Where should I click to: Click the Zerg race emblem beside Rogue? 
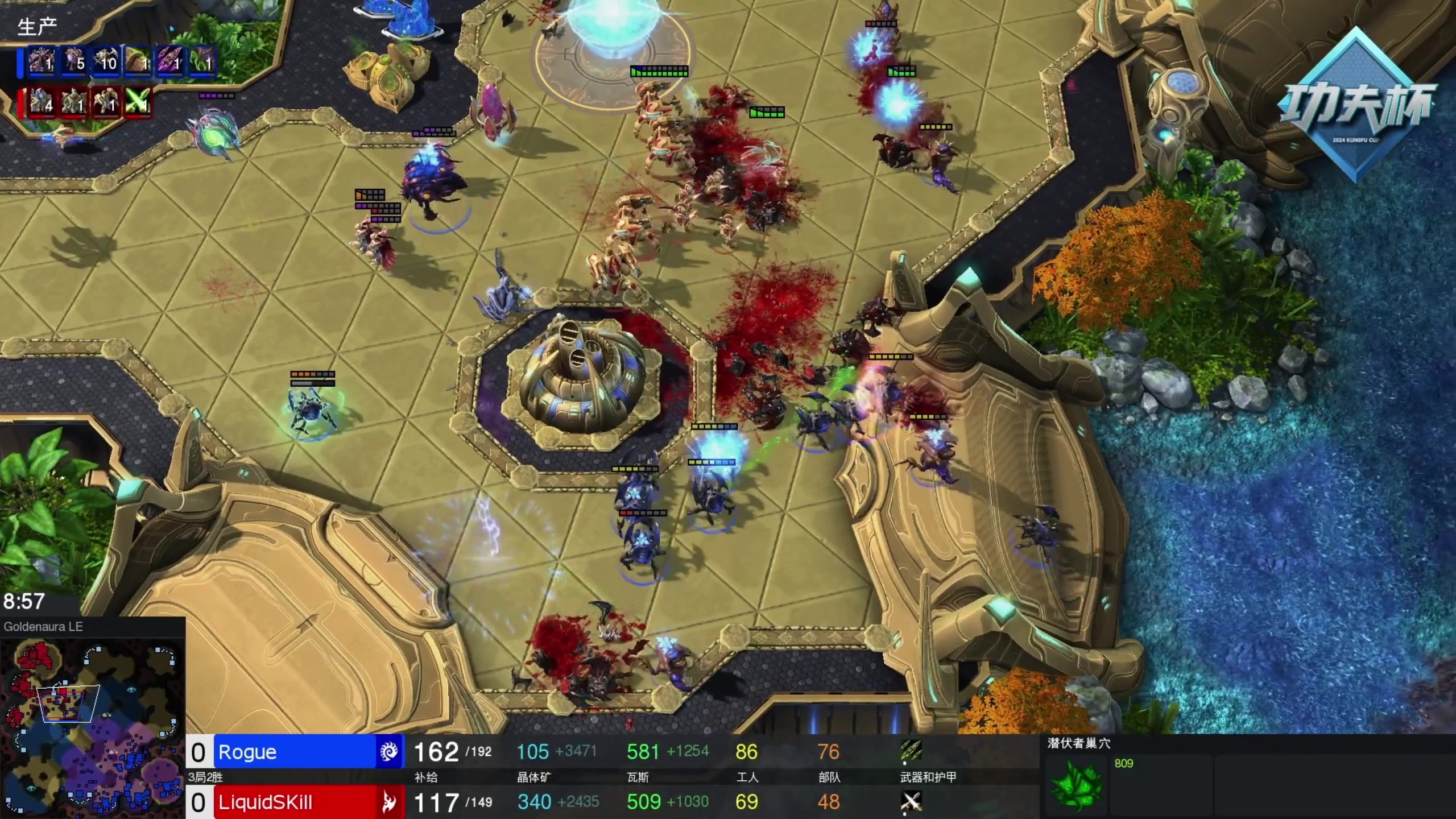click(x=390, y=752)
